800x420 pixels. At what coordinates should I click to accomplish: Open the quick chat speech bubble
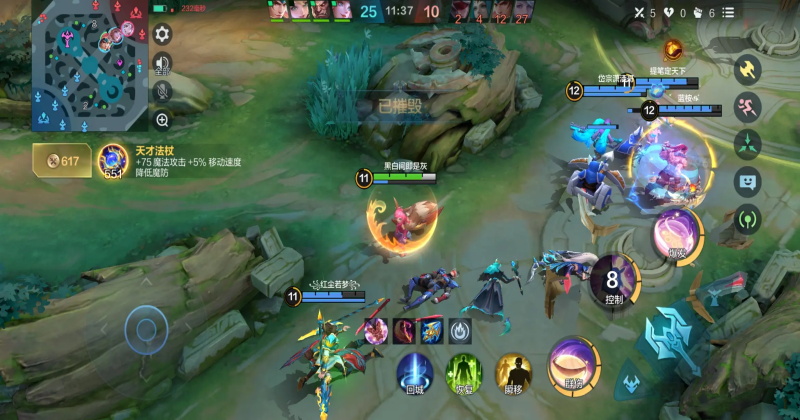tap(746, 181)
